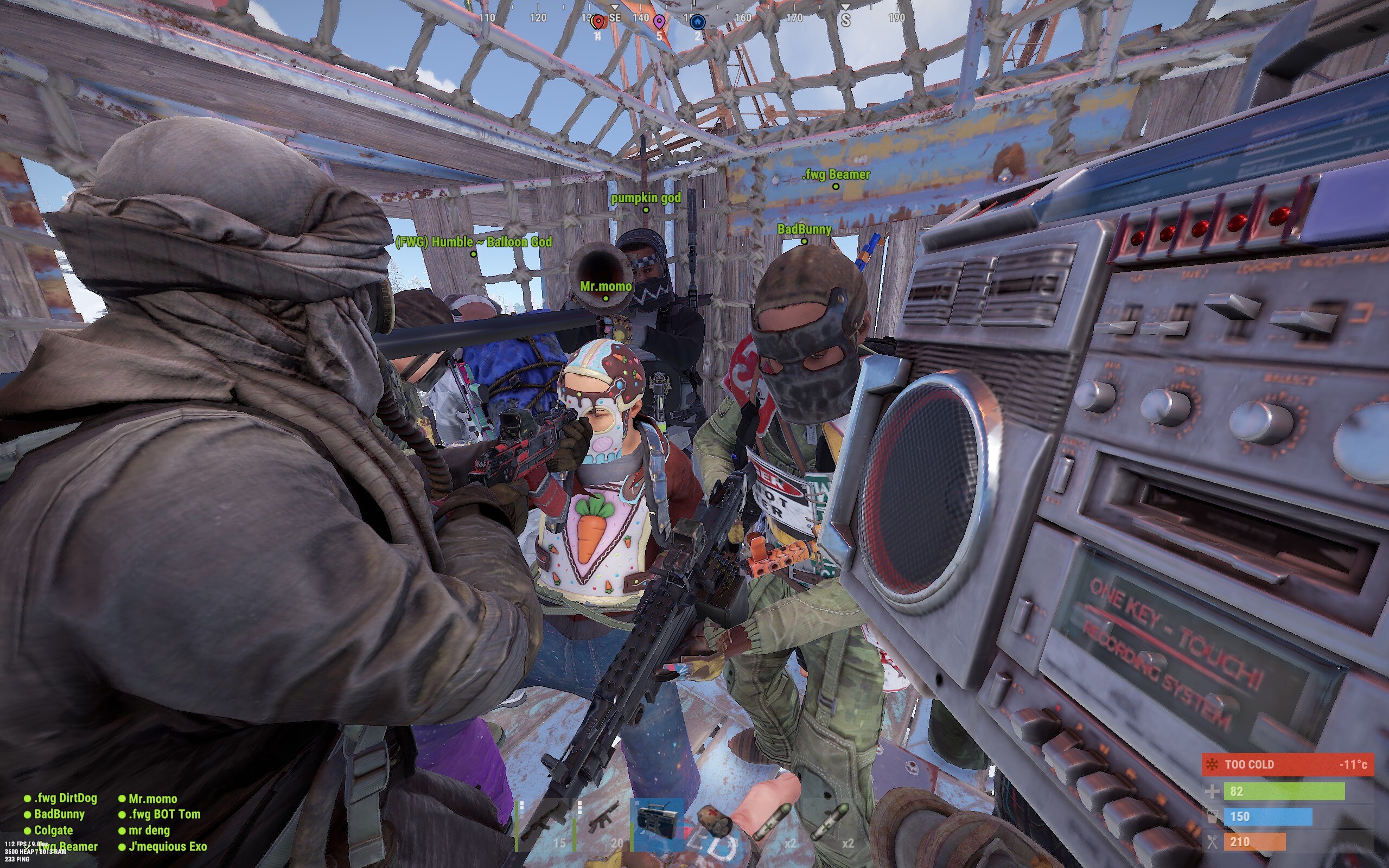Click the medical syringe bundle in hotbar
The image size is (1389, 868).
(715, 821)
